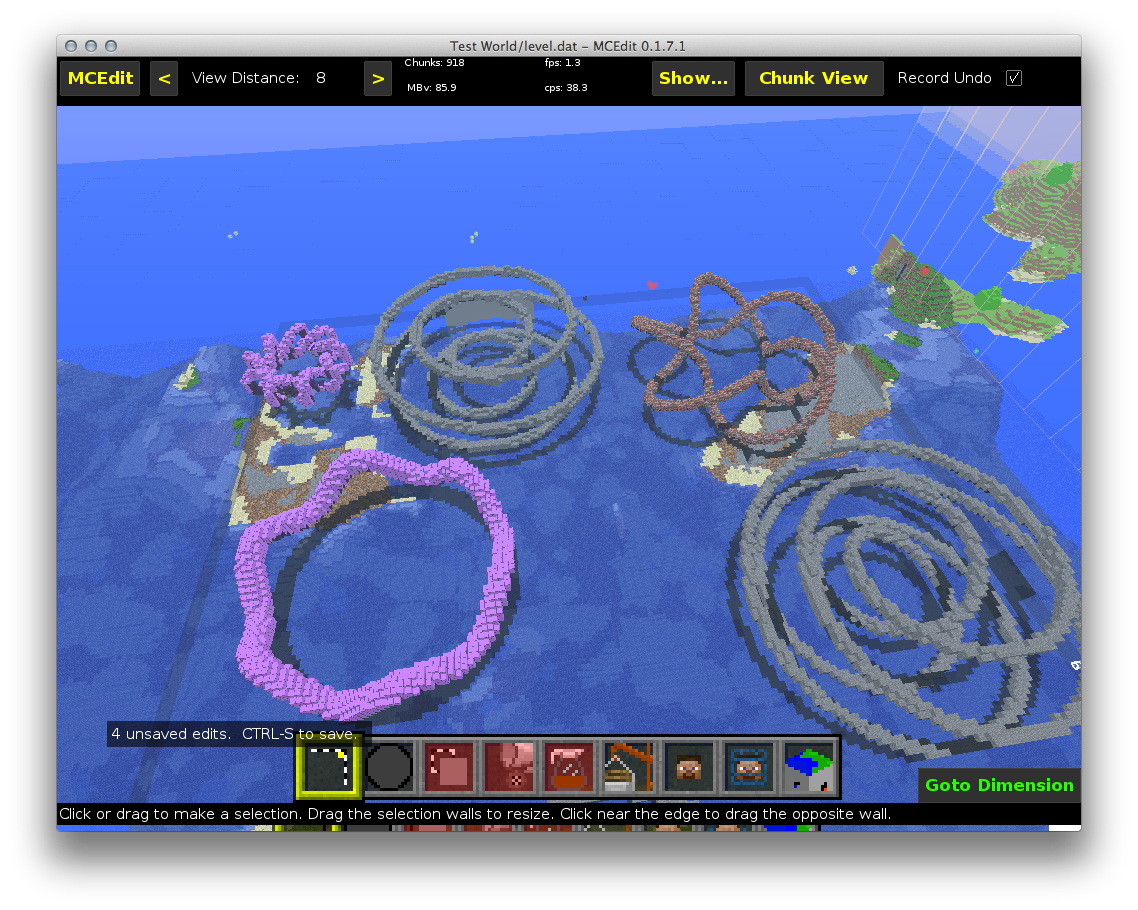The height and width of the screenshot is (910, 1138).
Task: Open the Show... options menu
Action: [693, 78]
